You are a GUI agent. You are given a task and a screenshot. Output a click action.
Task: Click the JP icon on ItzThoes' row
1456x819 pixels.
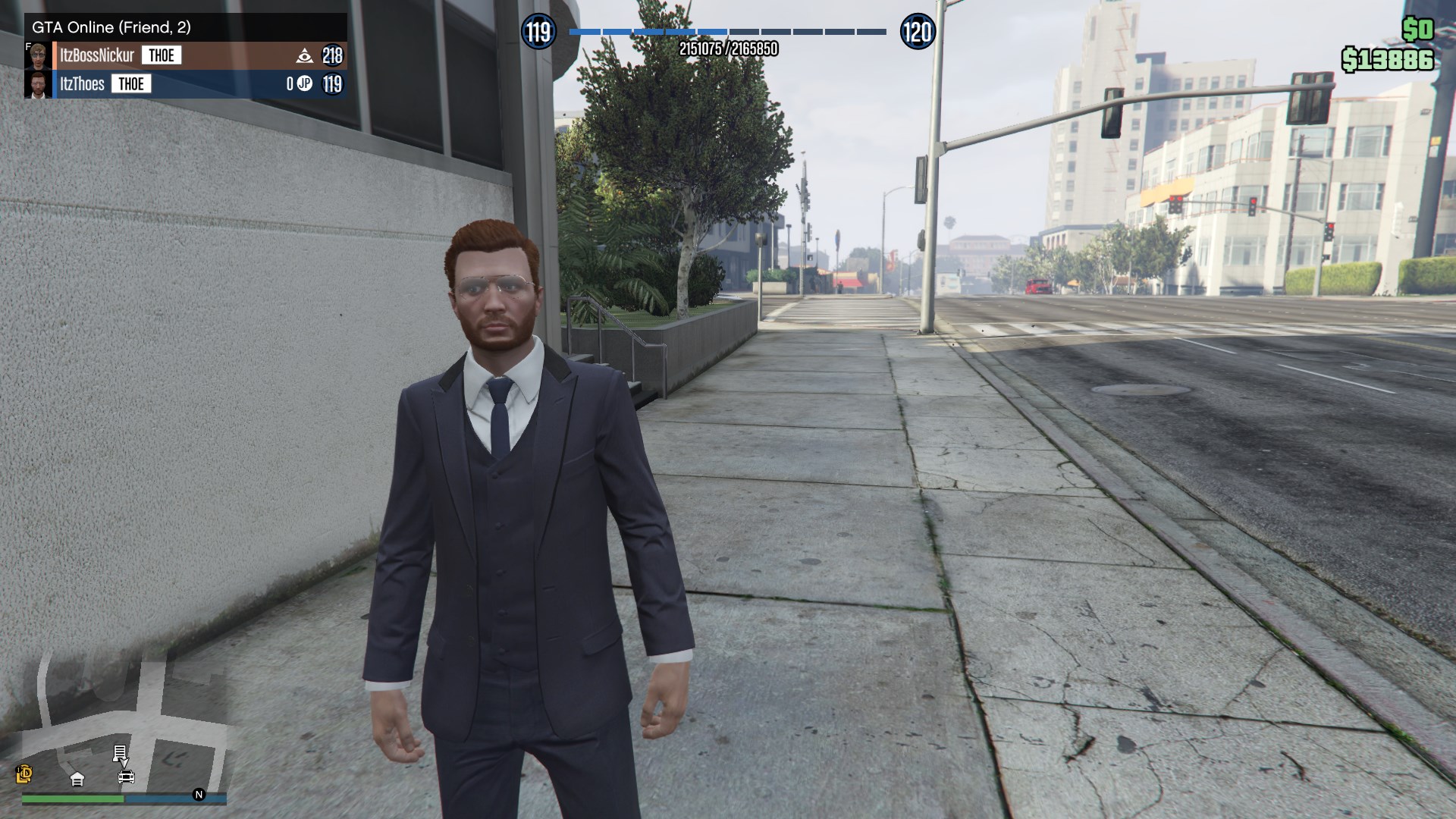click(305, 83)
